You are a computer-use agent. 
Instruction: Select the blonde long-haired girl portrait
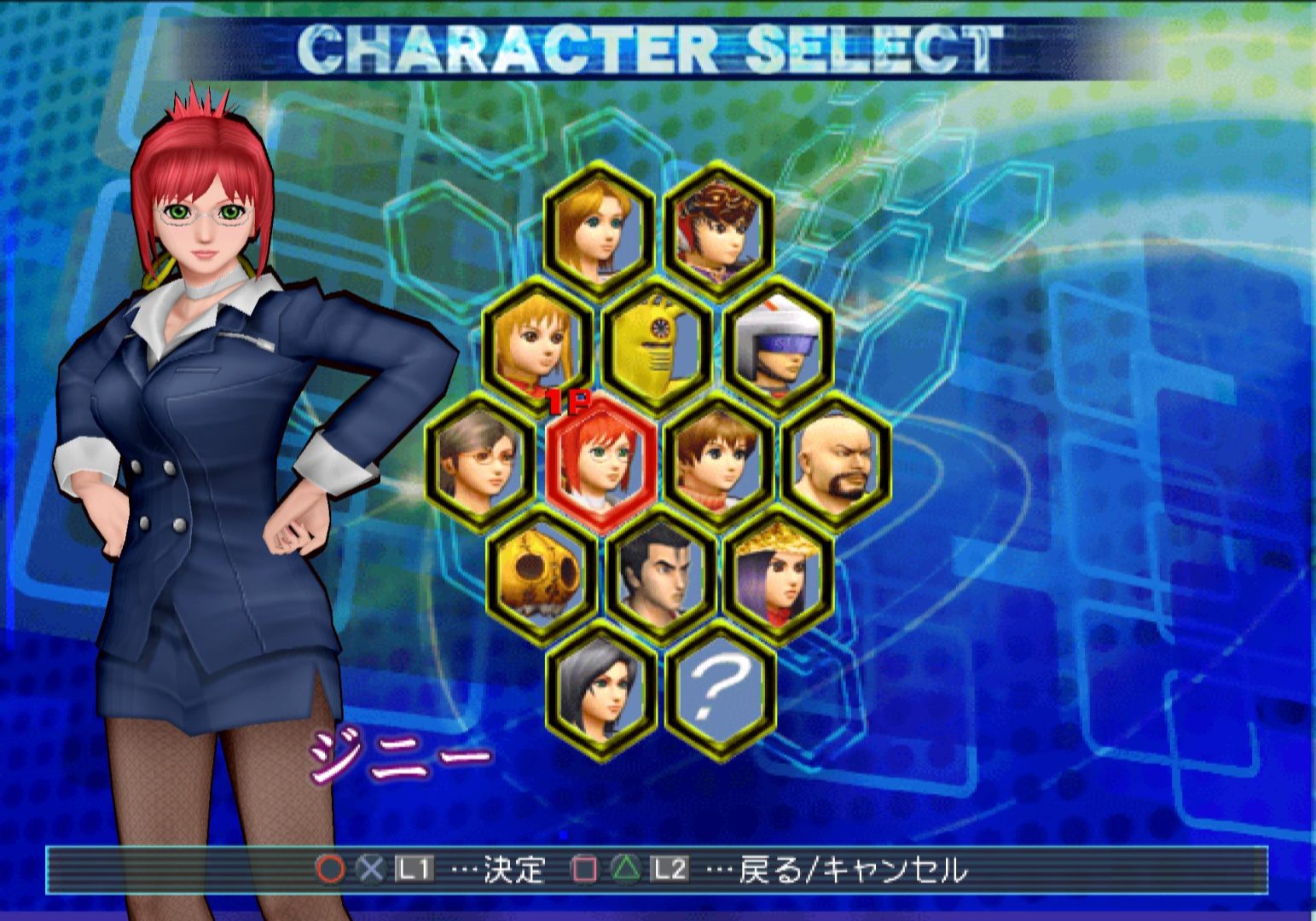[600, 224]
